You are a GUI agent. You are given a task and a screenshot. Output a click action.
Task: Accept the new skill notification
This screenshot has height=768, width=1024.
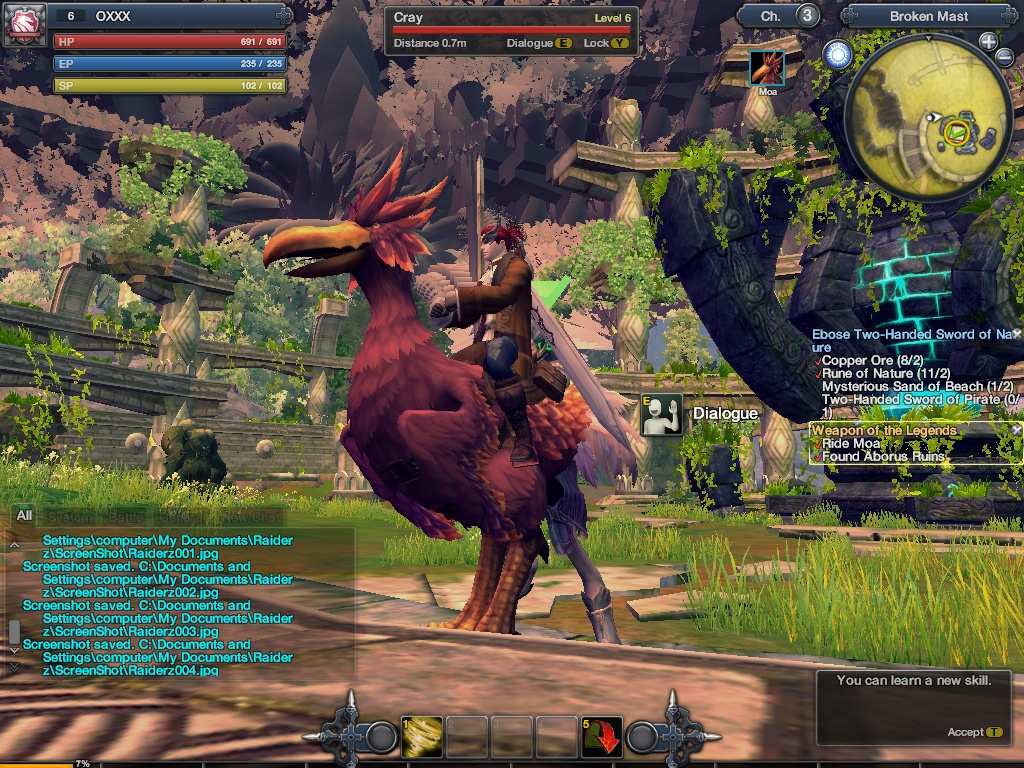tap(975, 732)
